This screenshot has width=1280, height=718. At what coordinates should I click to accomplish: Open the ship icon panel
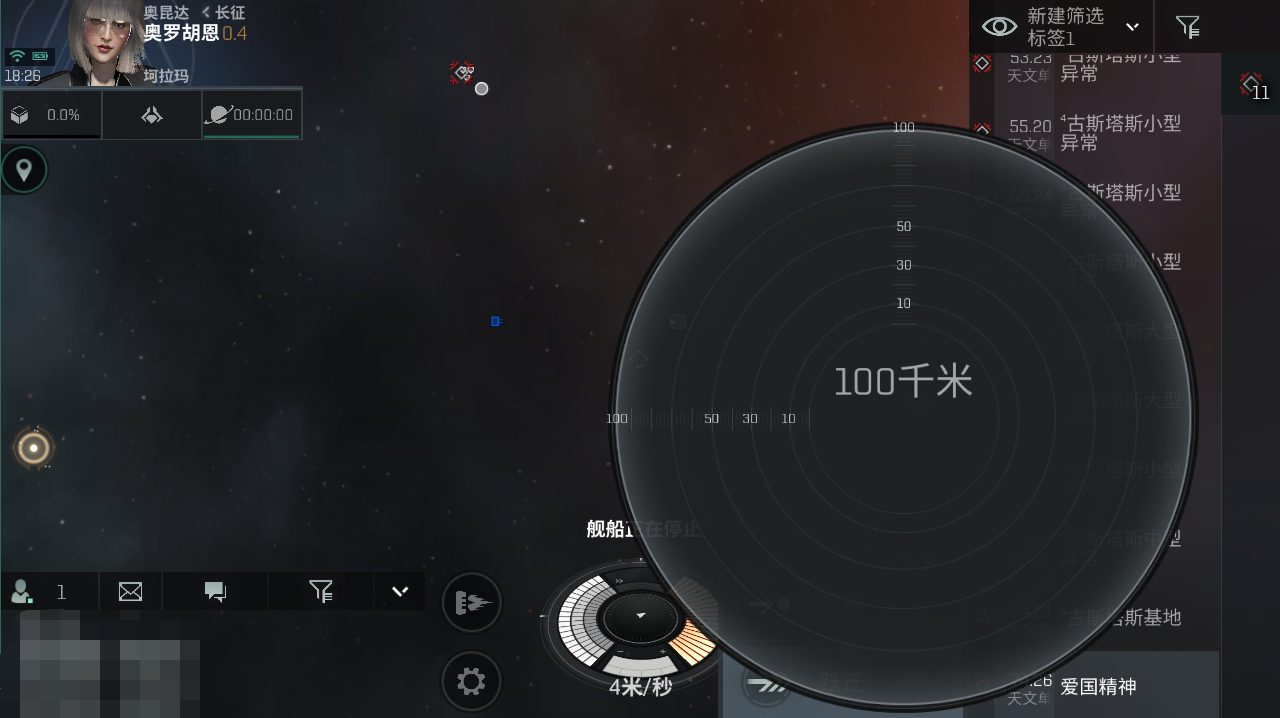(152, 115)
